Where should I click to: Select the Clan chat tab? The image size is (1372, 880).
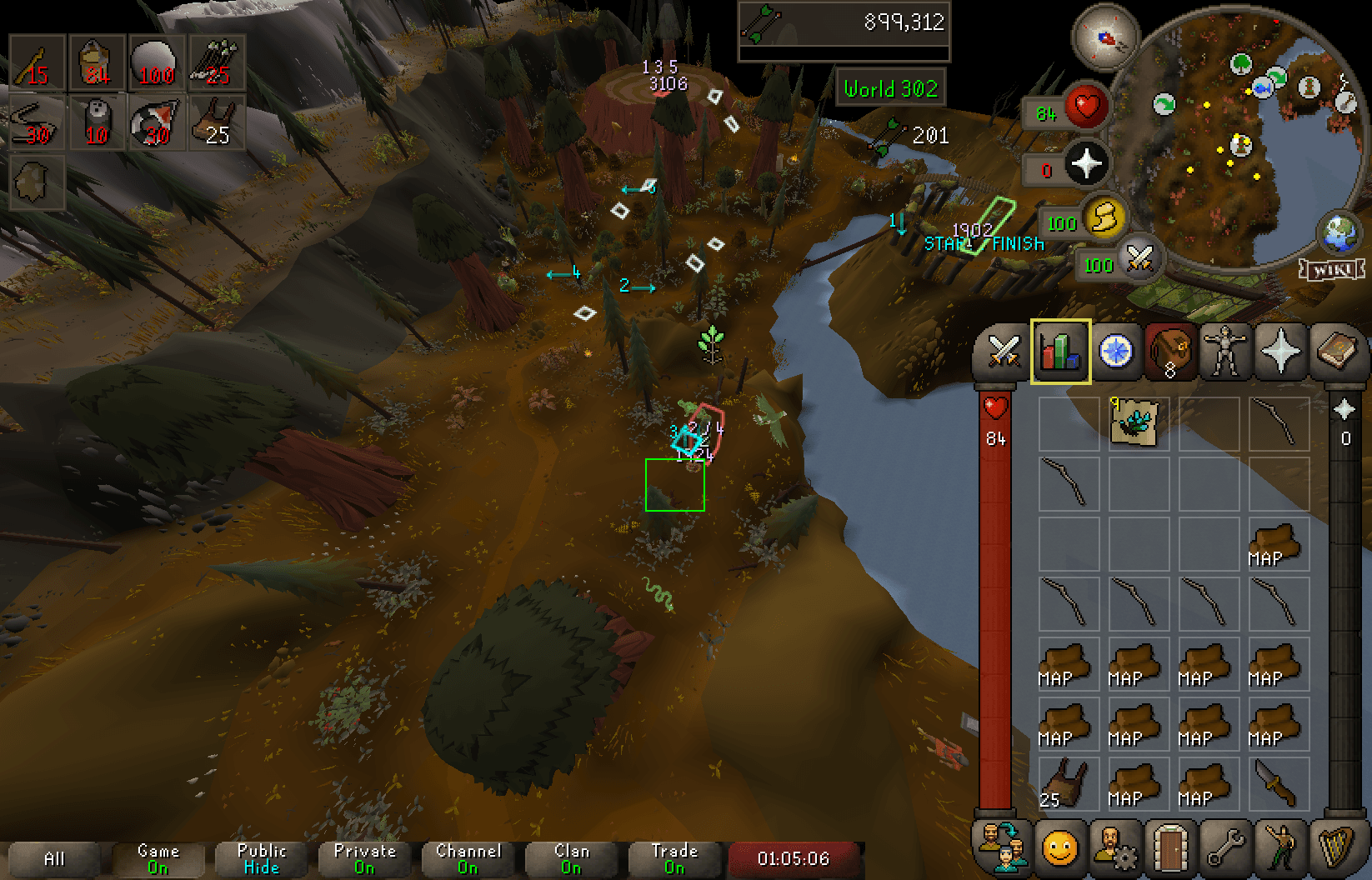(571, 858)
